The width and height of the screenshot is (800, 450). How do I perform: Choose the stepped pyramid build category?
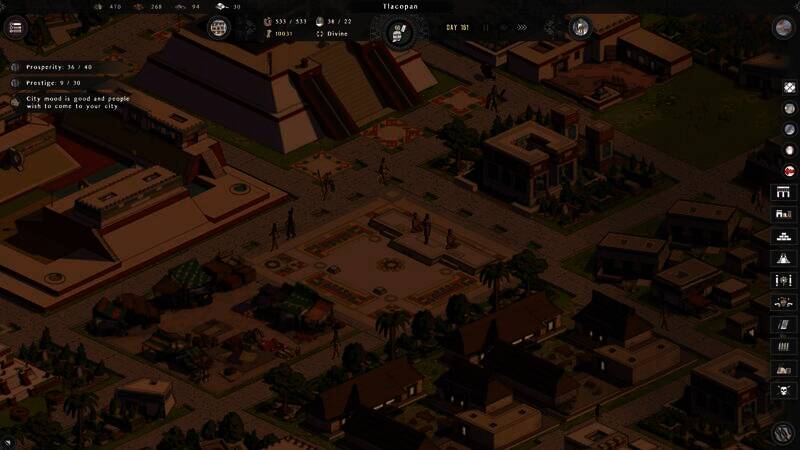coord(784,236)
